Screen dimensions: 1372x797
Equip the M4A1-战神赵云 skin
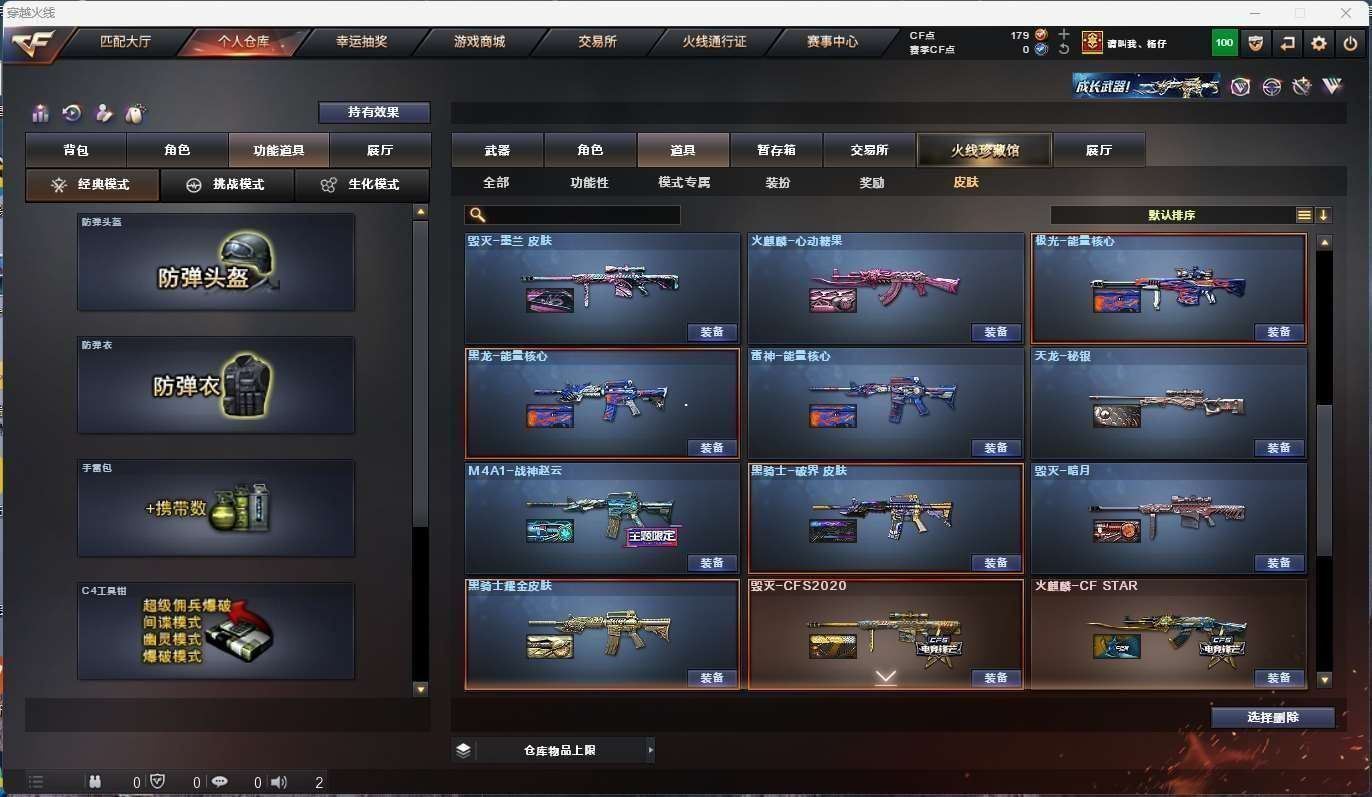711,563
